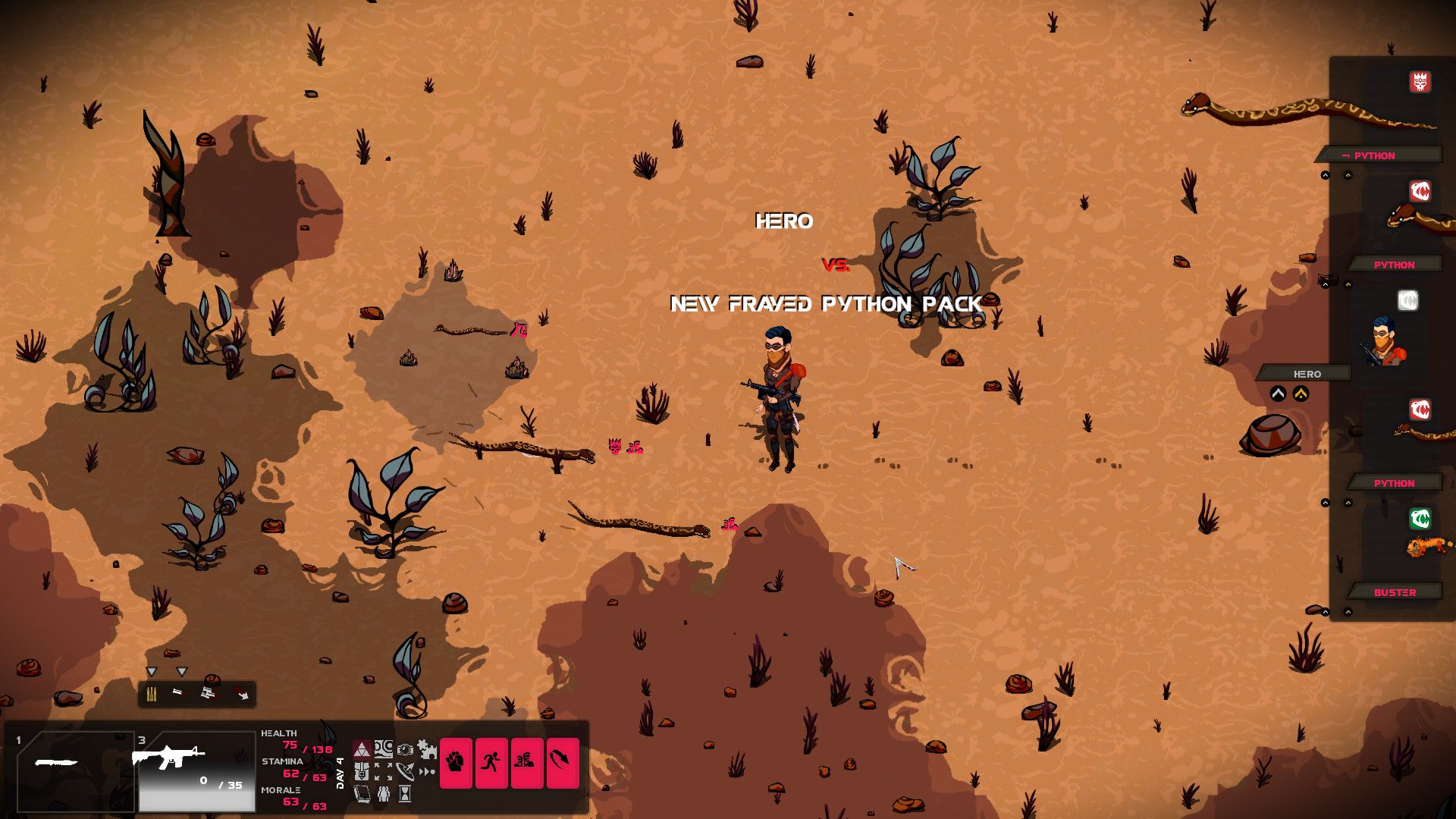Open the backpack inventory icon

tap(362, 772)
